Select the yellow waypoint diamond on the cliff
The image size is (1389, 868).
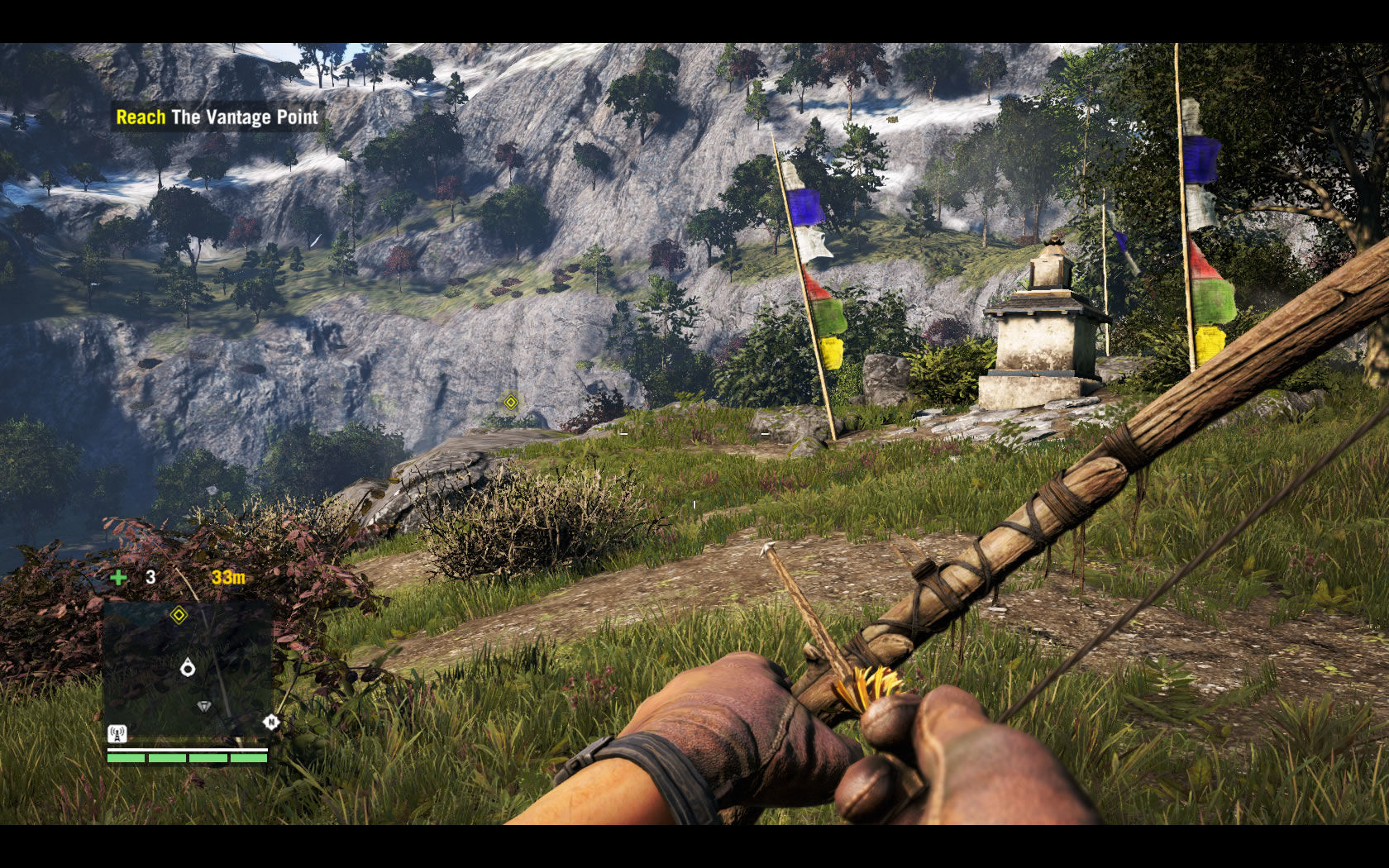tap(511, 402)
